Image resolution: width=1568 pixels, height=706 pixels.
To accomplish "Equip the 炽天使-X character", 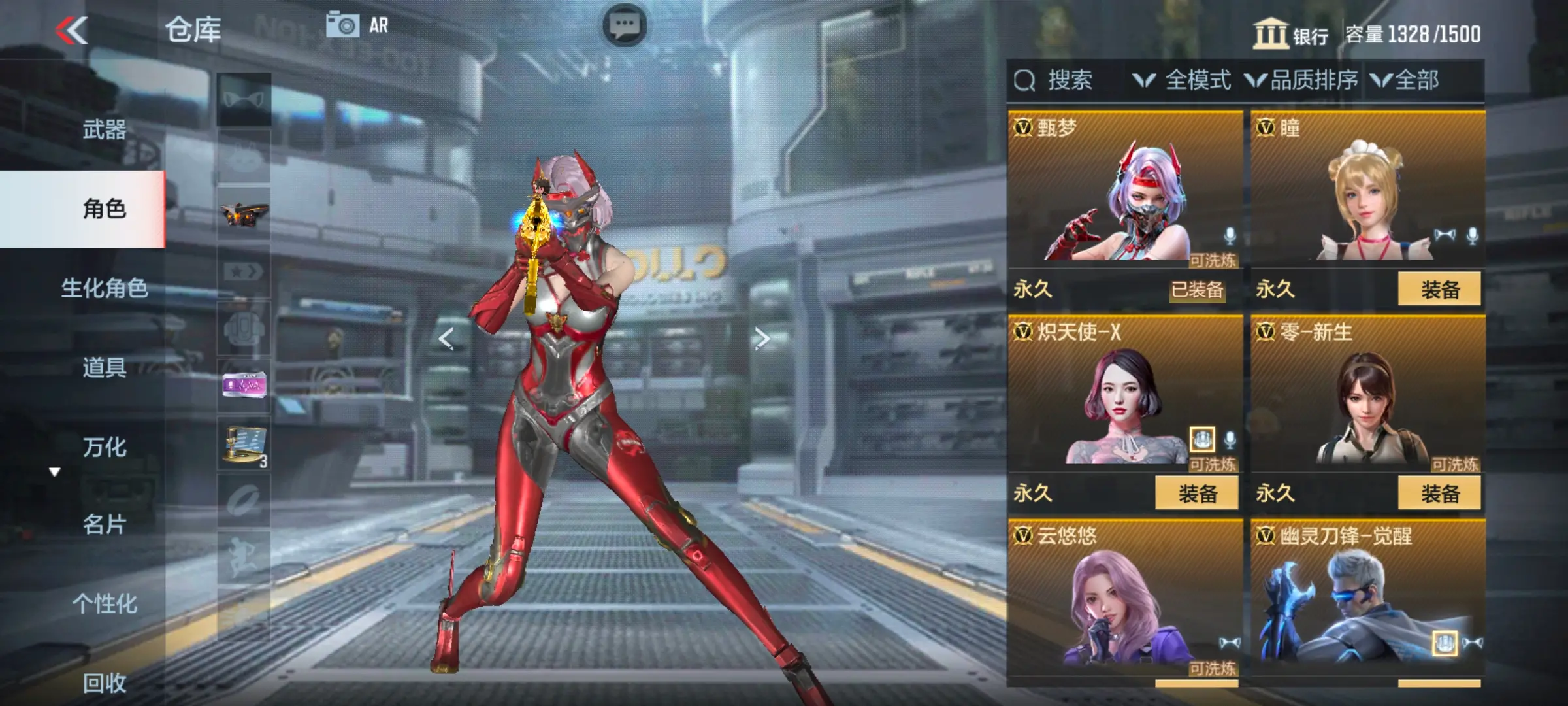I will pos(1196,494).
